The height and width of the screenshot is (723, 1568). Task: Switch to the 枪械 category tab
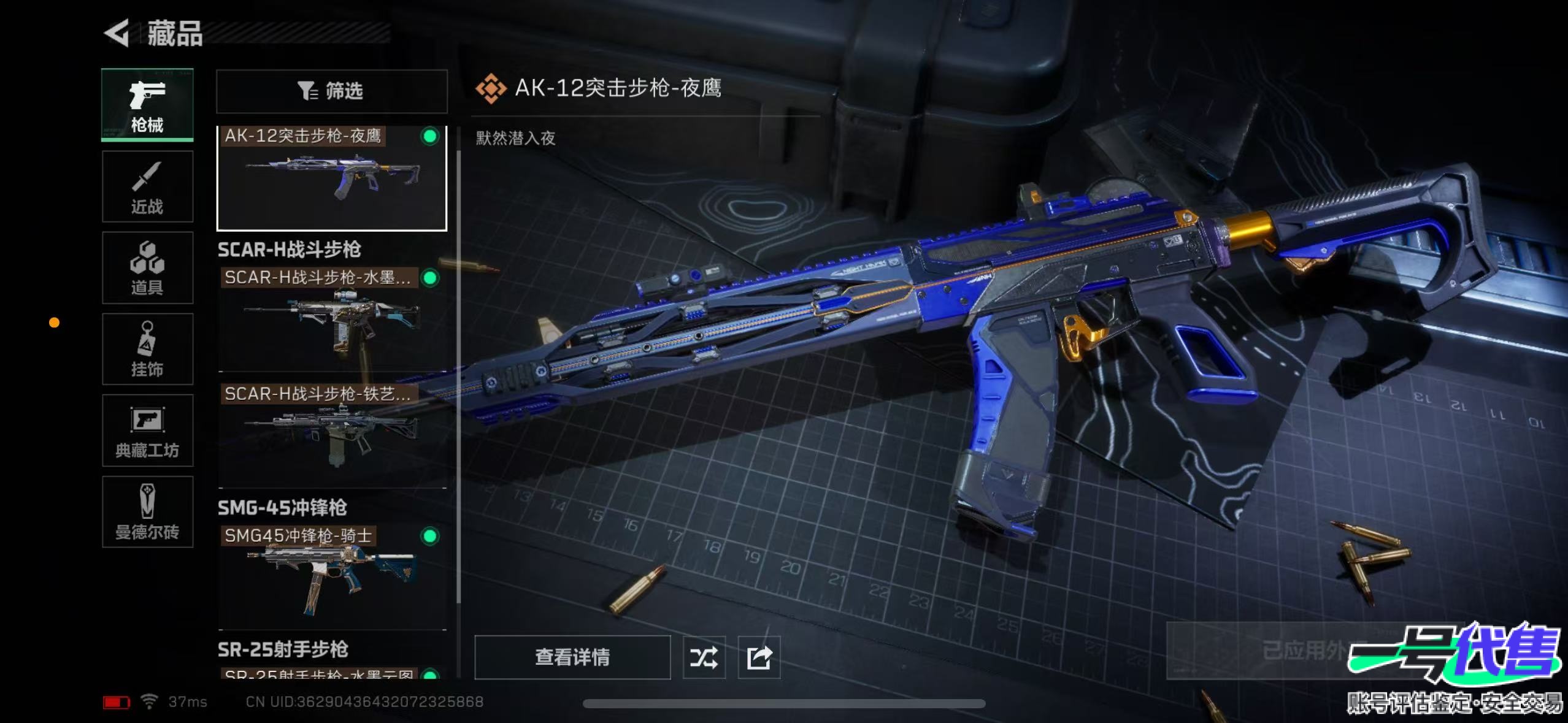[x=147, y=105]
